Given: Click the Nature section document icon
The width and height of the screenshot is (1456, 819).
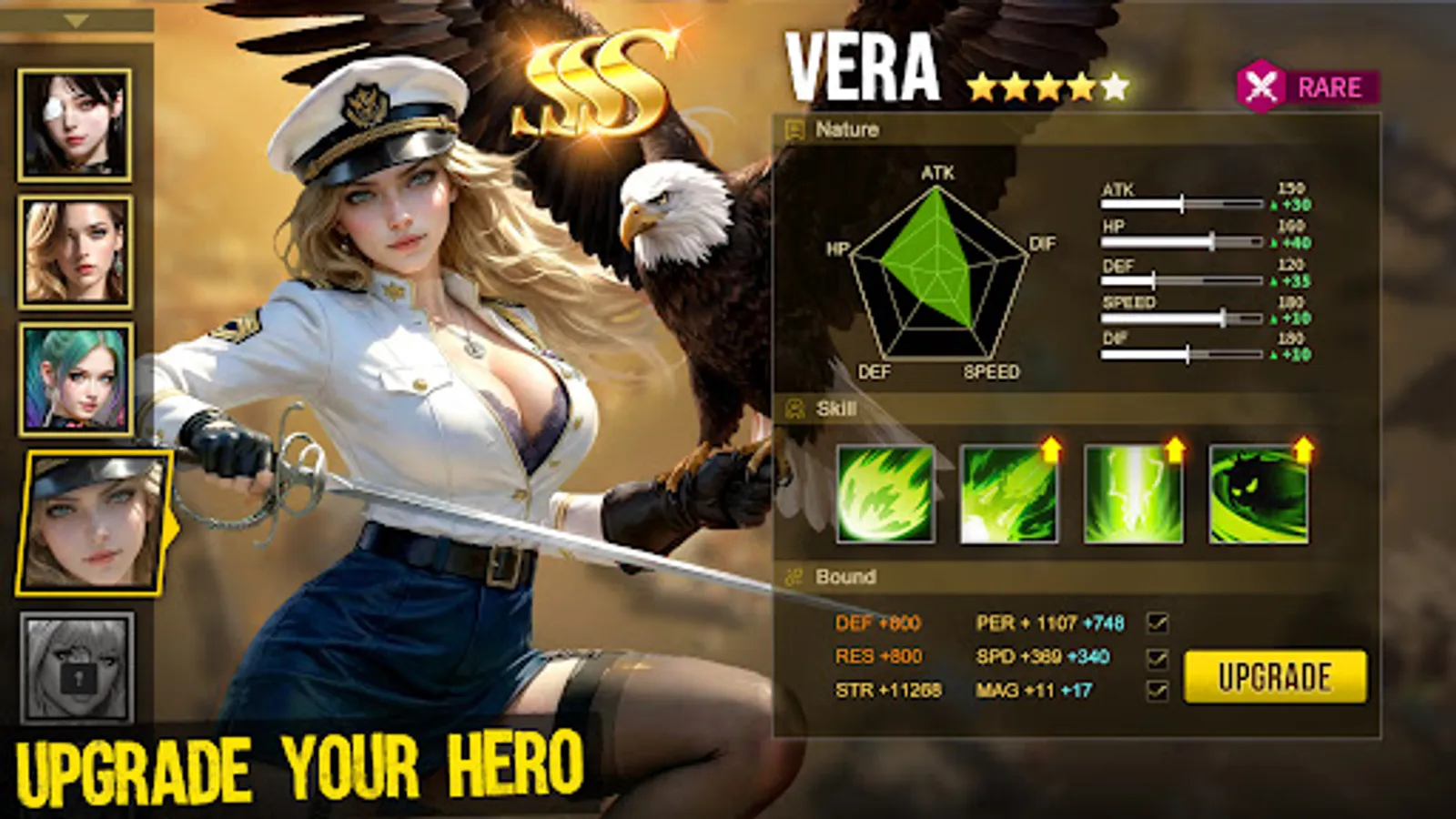Looking at the screenshot, I should pyautogui.click(x=795, y=129).
